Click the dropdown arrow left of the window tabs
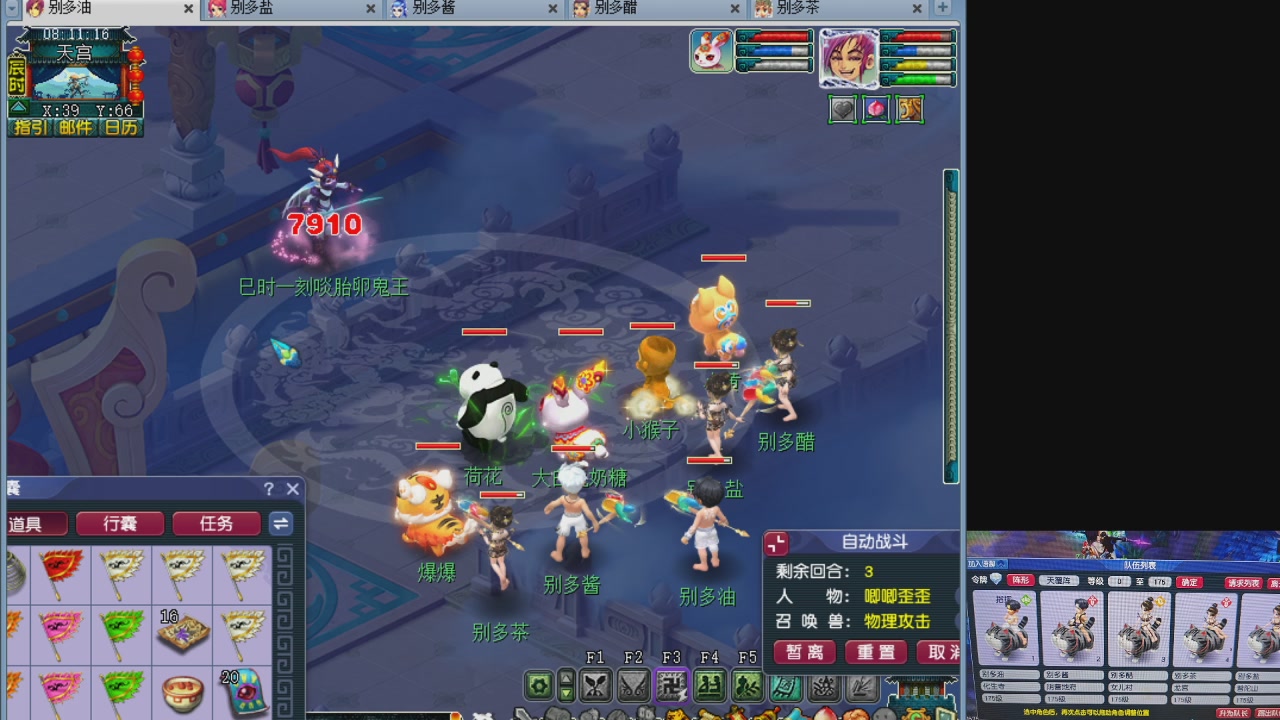 11,9
